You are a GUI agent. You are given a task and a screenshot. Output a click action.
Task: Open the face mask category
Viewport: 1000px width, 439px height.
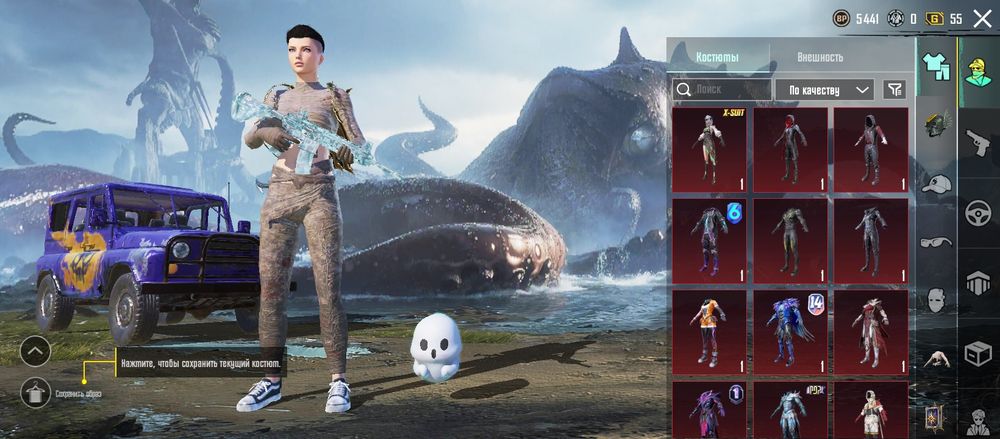pos(936,299)
